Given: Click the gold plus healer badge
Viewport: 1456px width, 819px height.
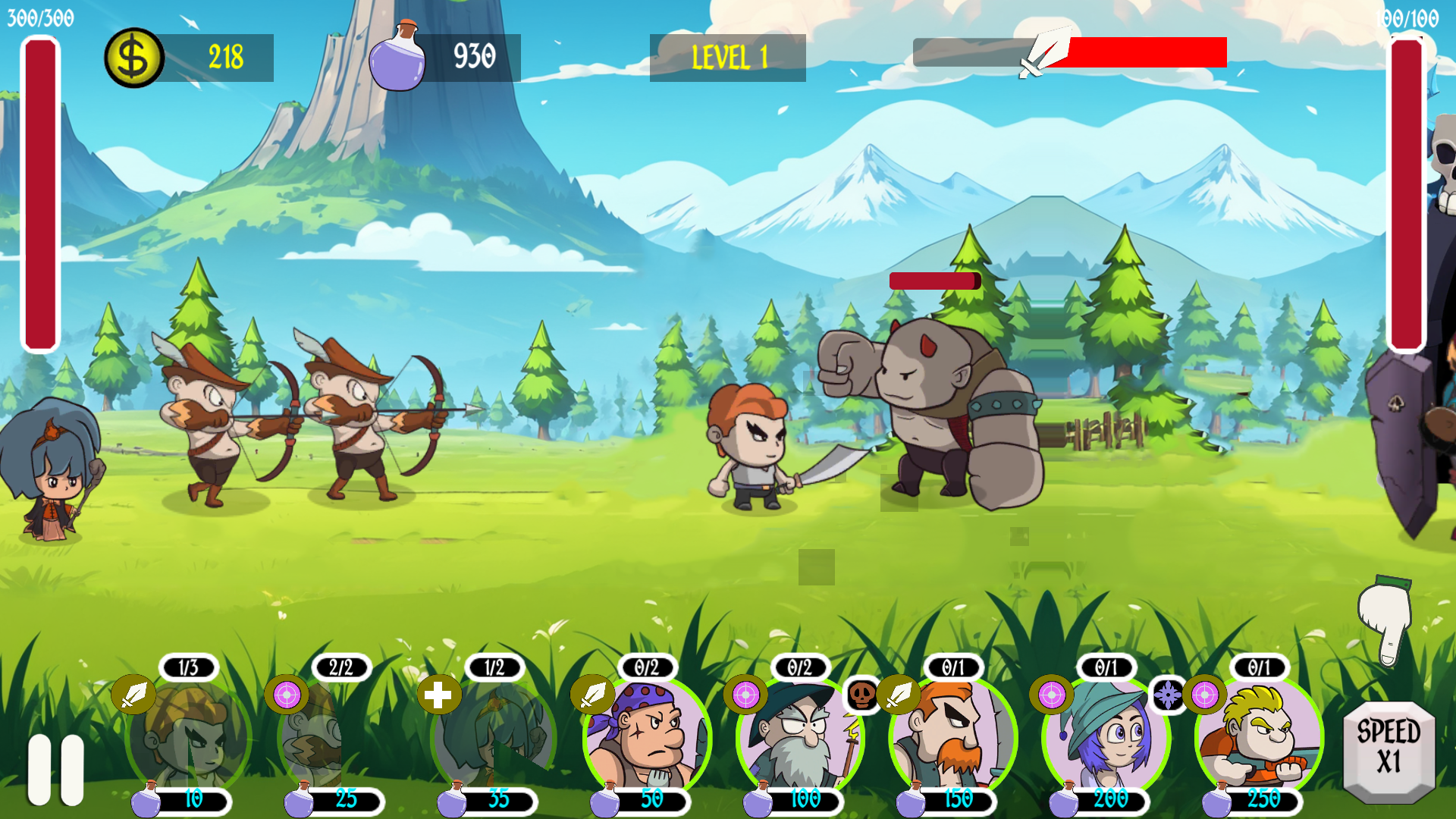Looking at the screenshot, I should pos(438,694).
